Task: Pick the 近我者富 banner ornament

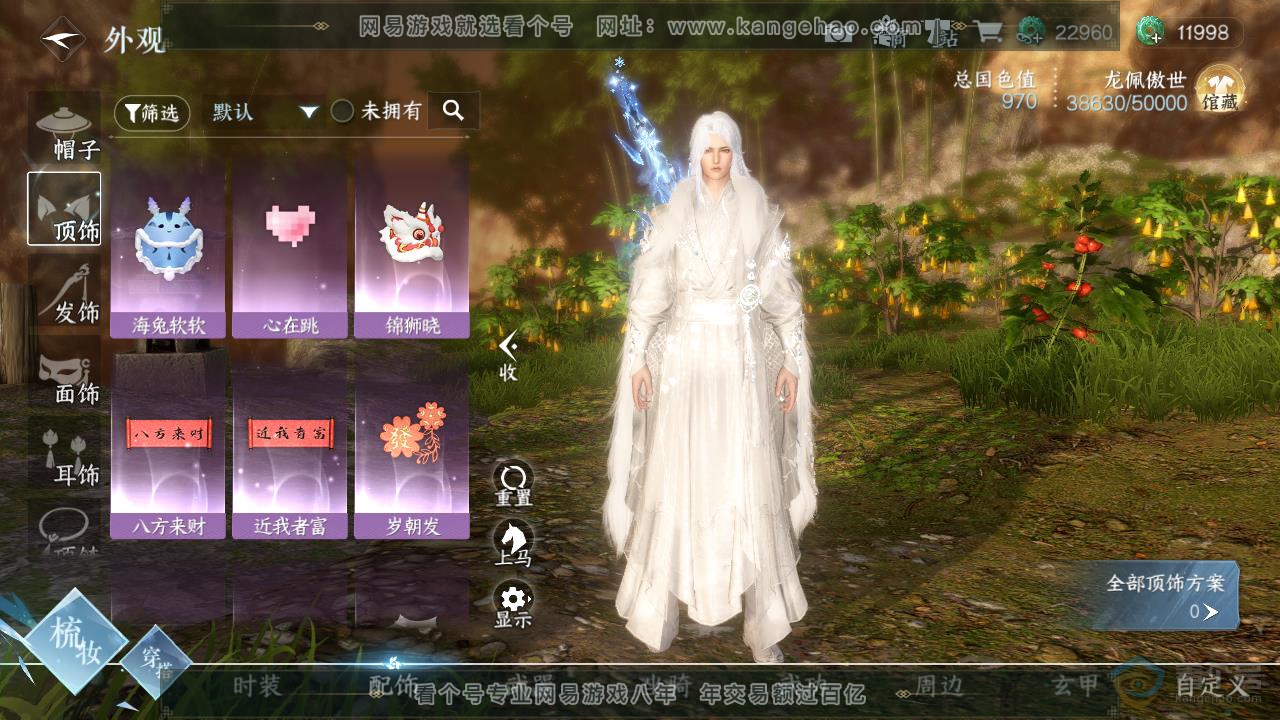Action: coord(290,447)
